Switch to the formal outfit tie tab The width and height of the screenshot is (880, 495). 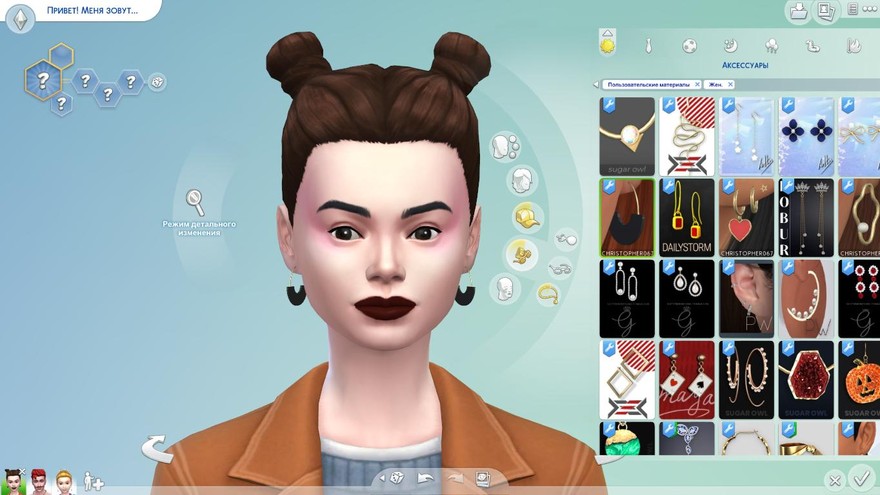pos(649,46)
